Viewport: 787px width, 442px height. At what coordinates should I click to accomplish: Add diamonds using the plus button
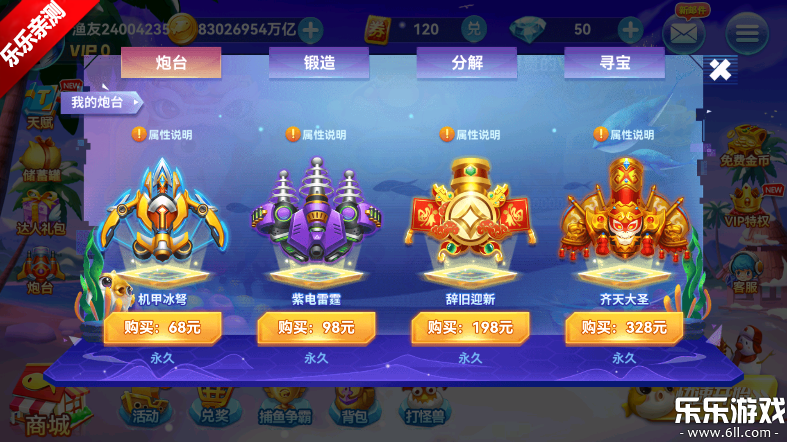[x=630, y=30]
